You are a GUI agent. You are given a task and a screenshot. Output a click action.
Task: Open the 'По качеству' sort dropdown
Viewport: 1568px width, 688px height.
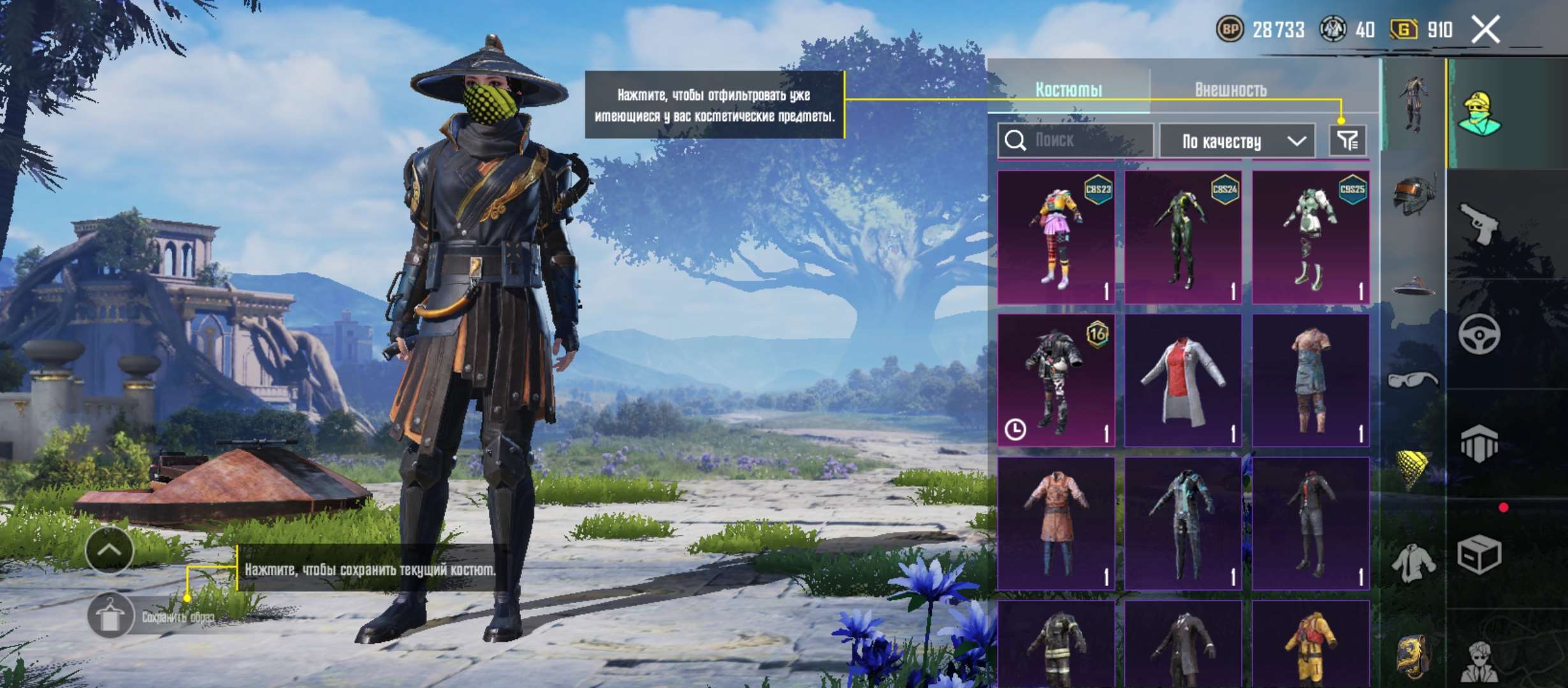pyautogui.click(x=1237, y=141)
